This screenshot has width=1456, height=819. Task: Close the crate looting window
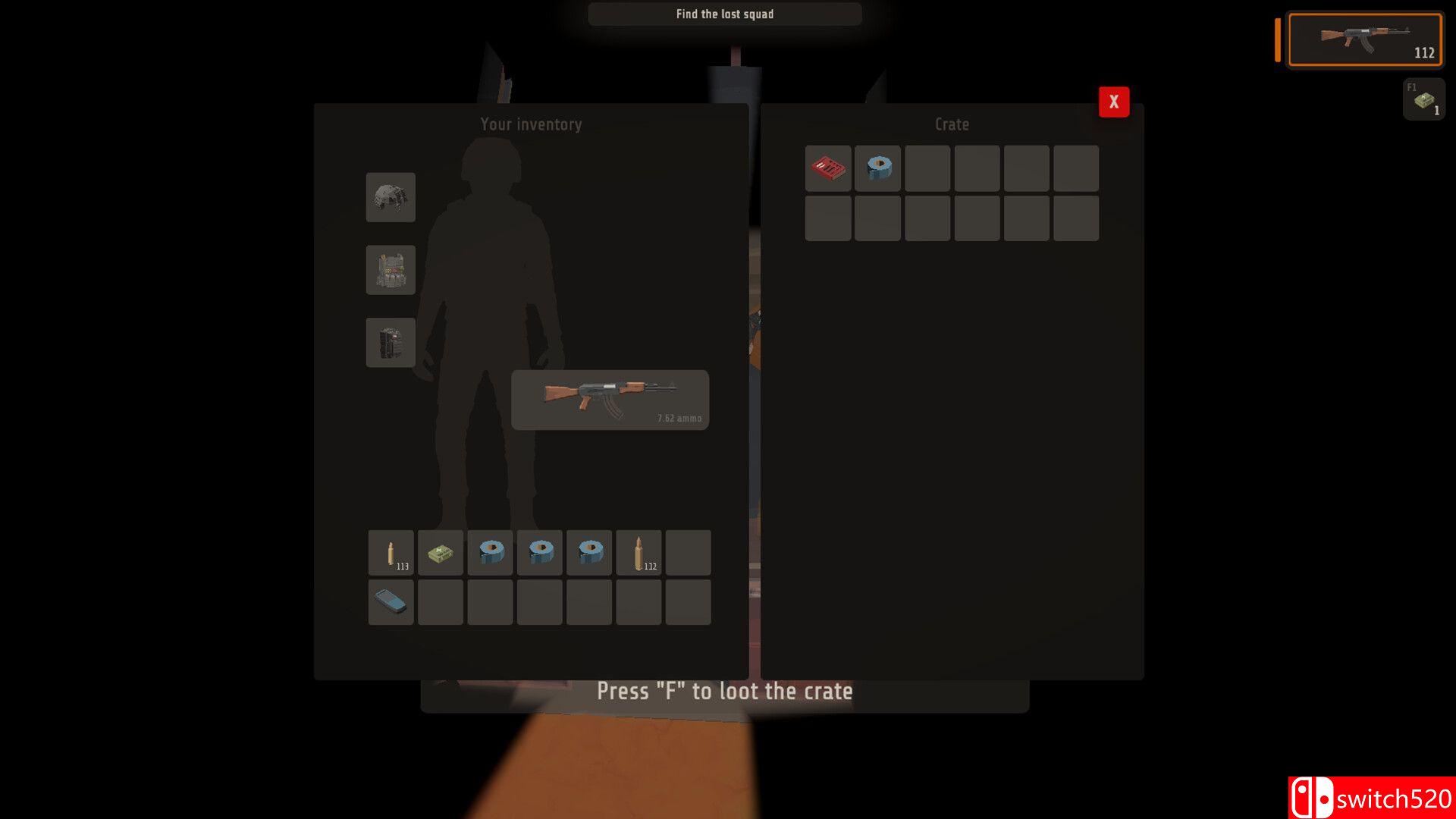pos(1113,101)
